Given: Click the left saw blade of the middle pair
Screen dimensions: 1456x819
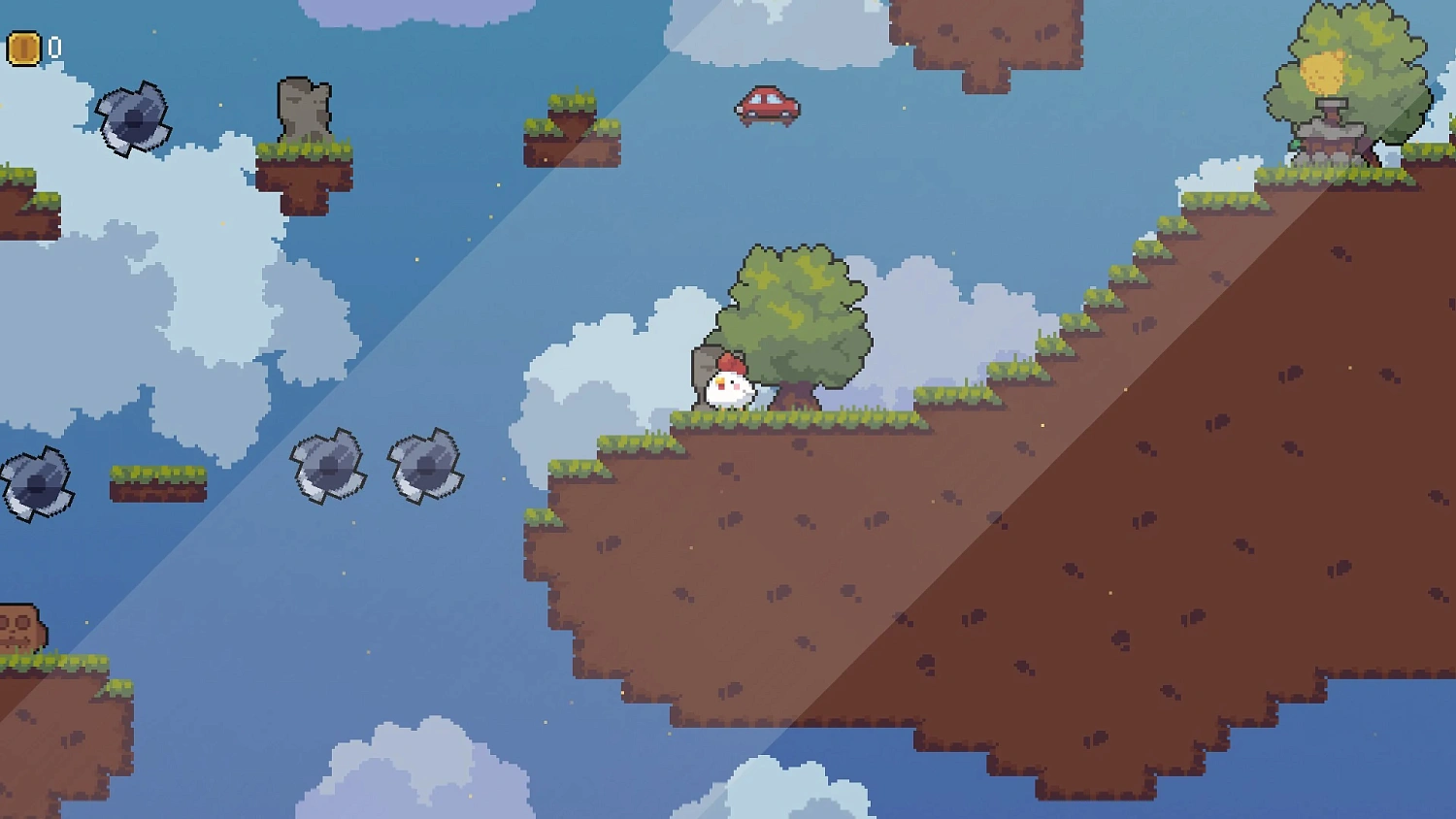Looking at the screenshot, I should [328, 467].
